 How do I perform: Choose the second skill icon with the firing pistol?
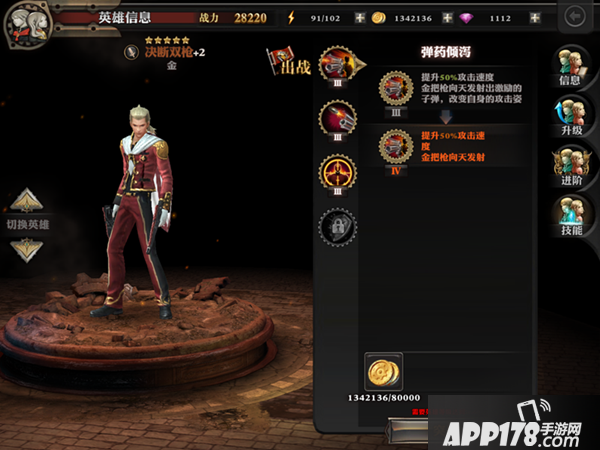(337, 117)
